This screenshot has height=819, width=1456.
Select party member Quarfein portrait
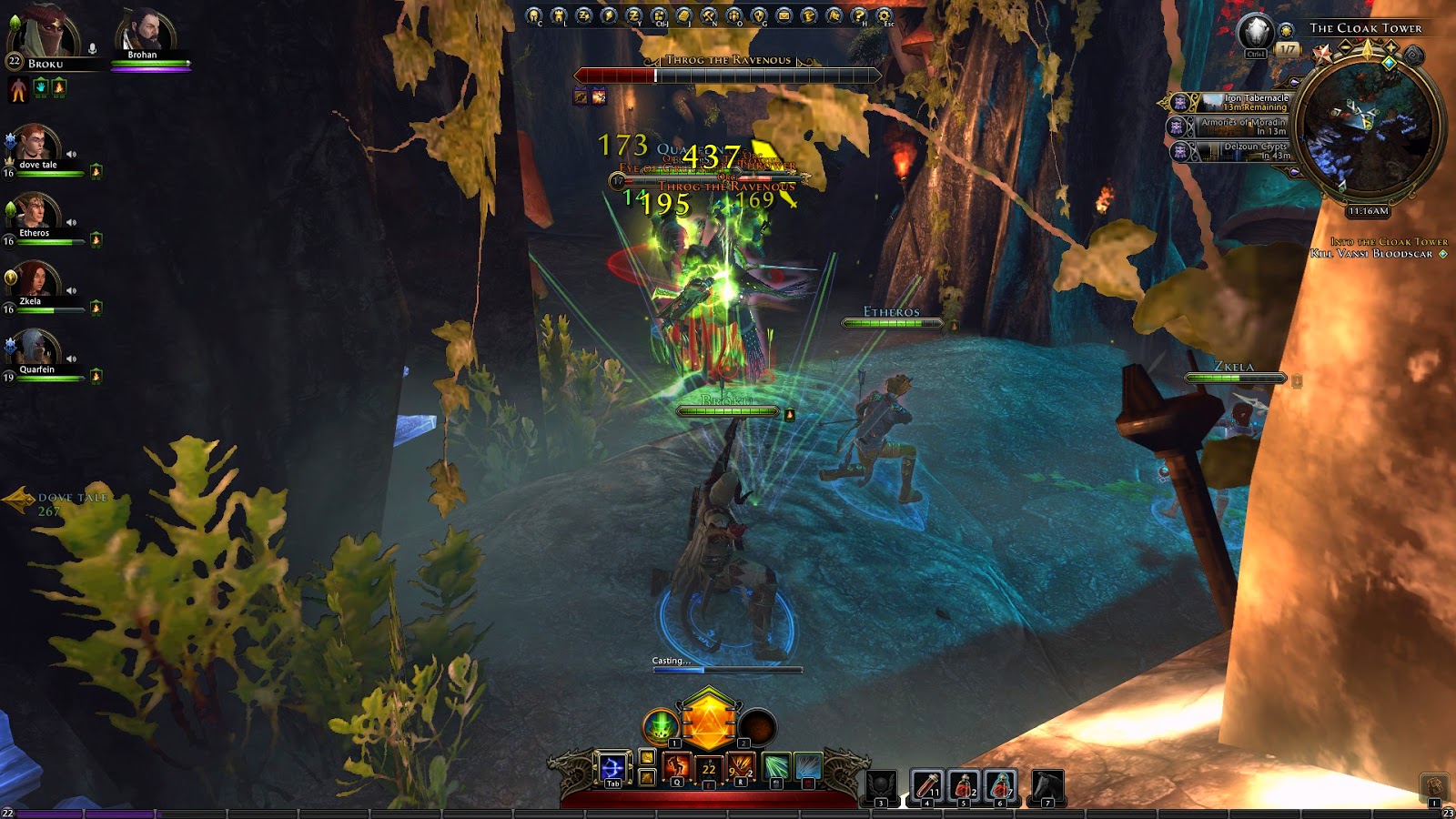[35, 349]
